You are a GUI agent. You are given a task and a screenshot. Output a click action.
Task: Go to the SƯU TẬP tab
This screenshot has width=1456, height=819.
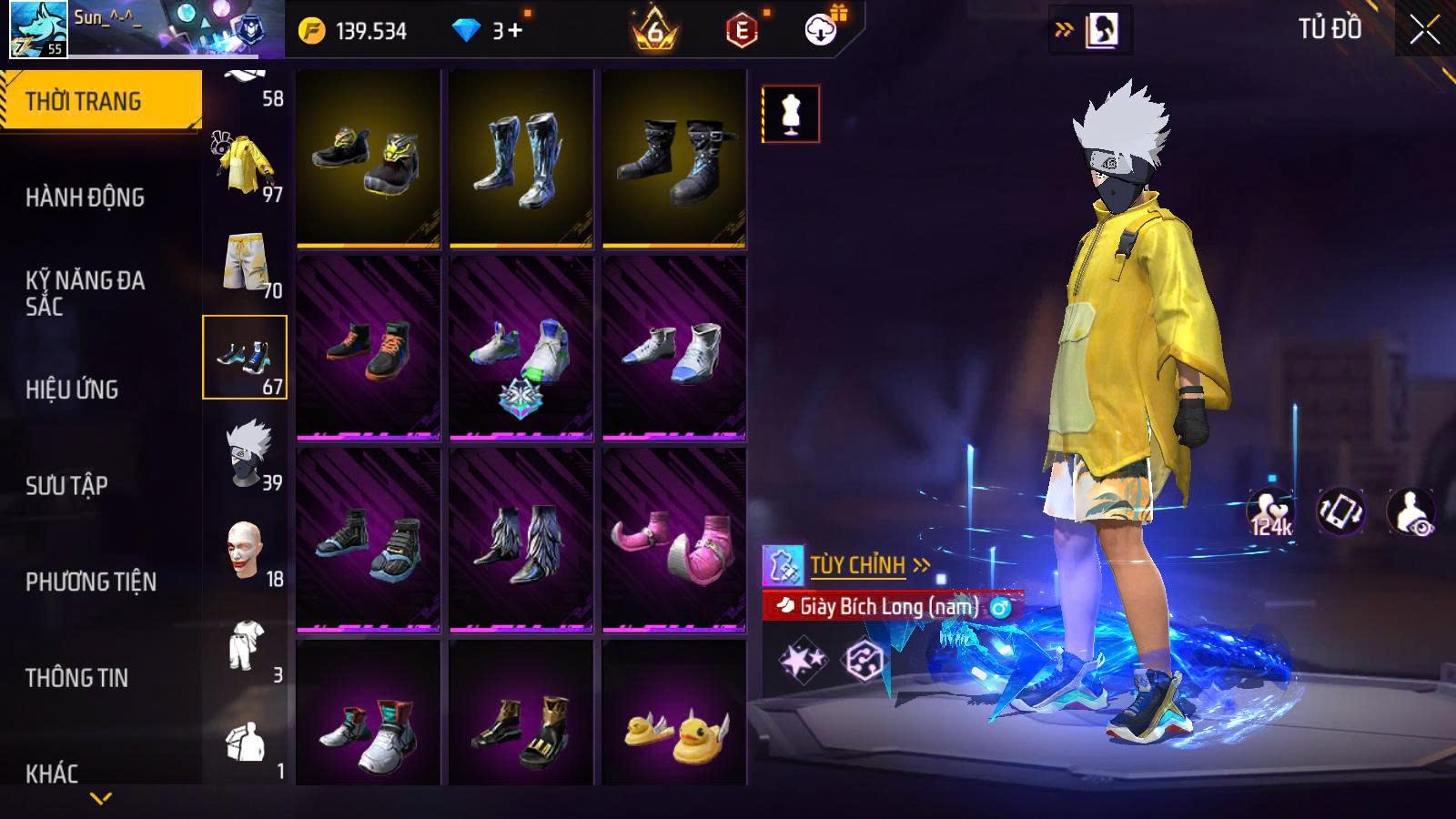coord(66,486)
